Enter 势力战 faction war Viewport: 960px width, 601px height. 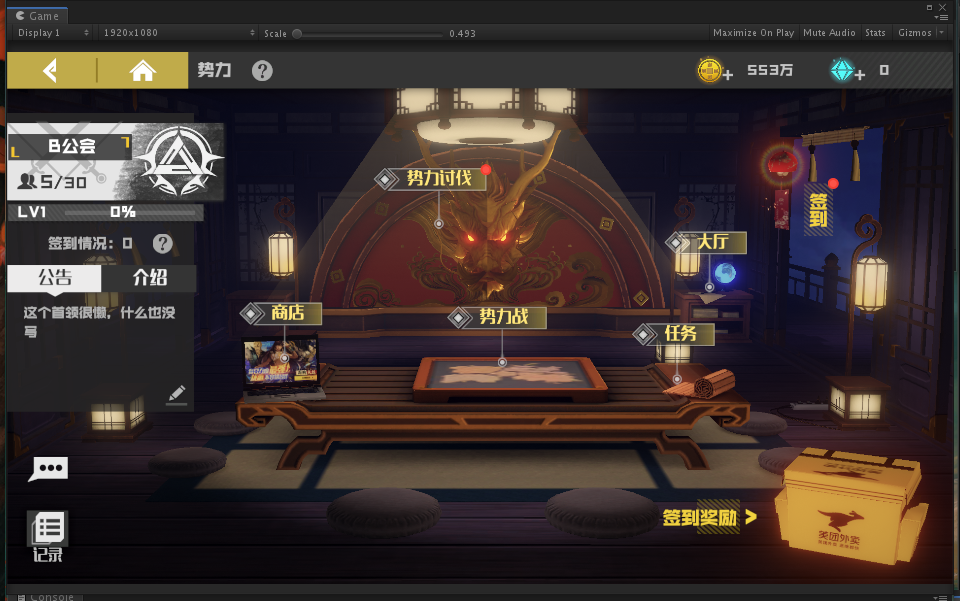click(x=500, y=317)
